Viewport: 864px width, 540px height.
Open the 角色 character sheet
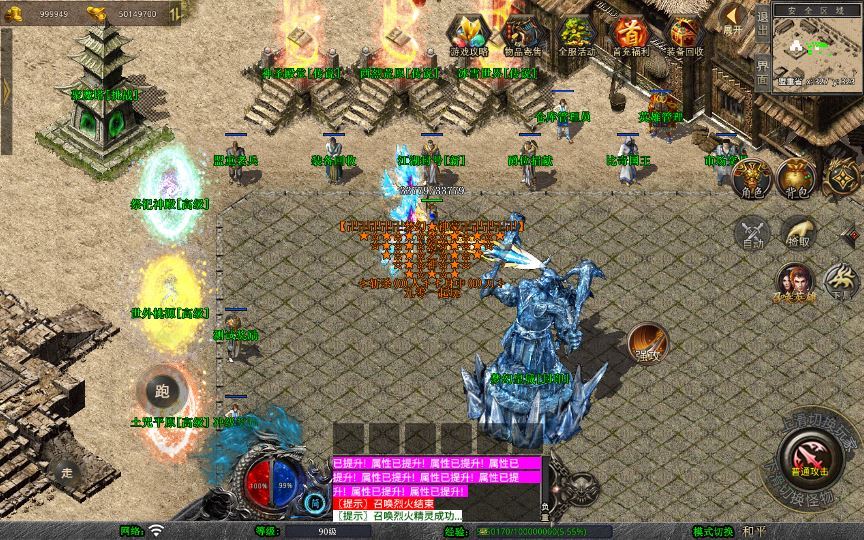[752, 180]
